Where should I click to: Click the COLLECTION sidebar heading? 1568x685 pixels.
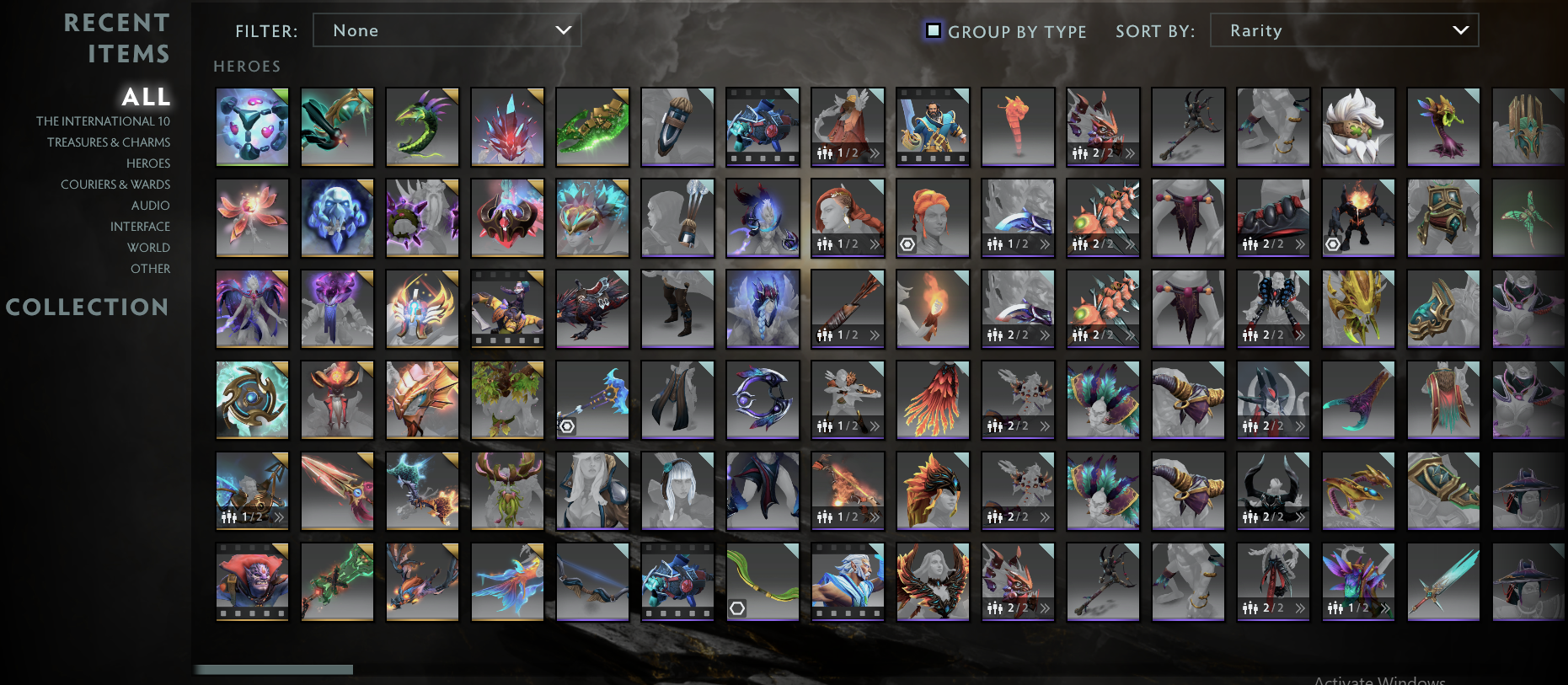pos(88,307)
